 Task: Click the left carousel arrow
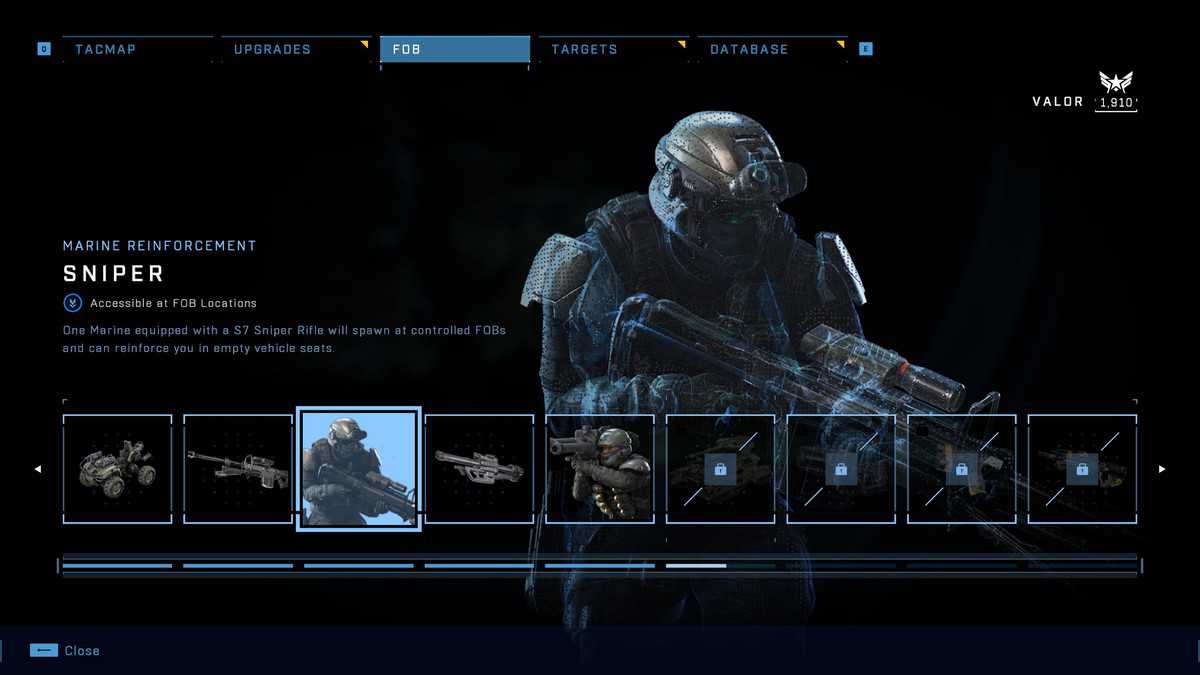[38, 469]
